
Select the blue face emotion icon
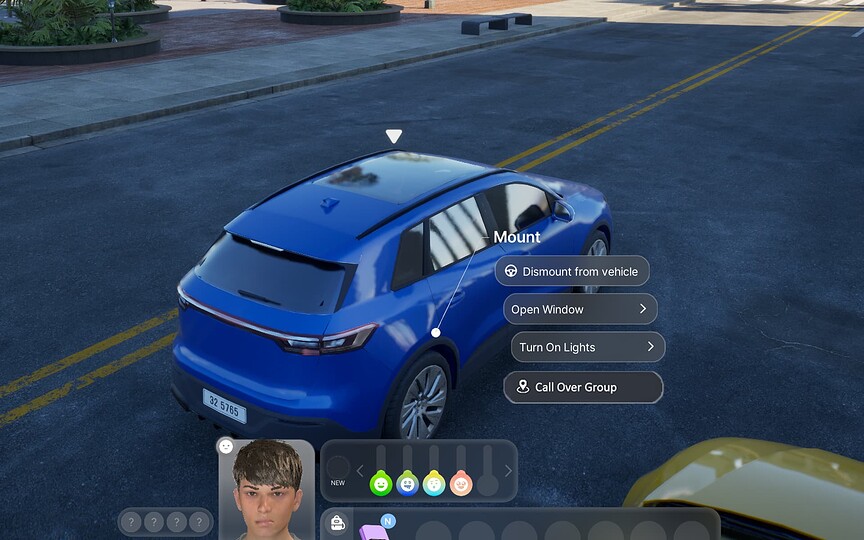coord(407,484)
